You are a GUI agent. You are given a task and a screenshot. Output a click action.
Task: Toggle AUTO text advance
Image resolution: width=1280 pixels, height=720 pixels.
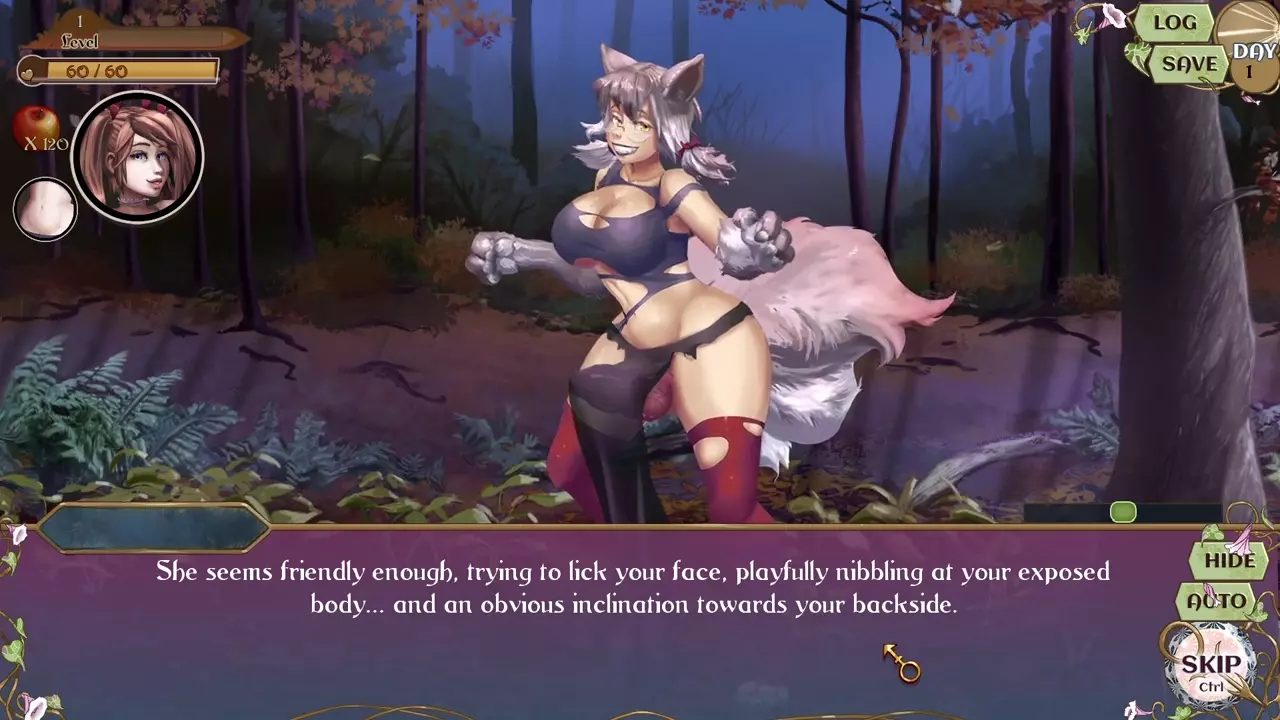(x=1217, y=601)
